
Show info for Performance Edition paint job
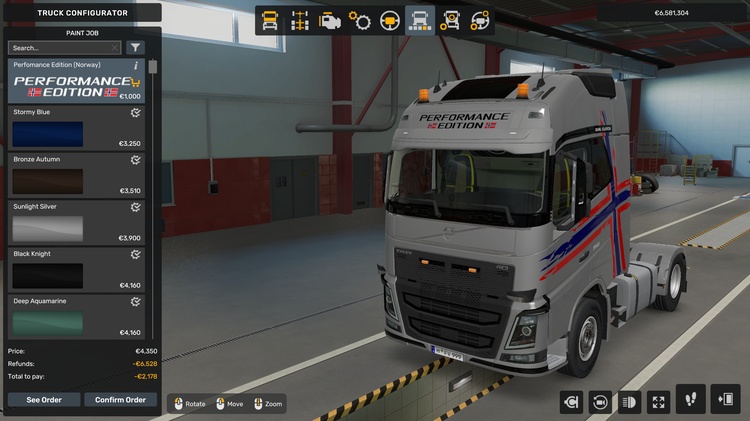[136, 65]
